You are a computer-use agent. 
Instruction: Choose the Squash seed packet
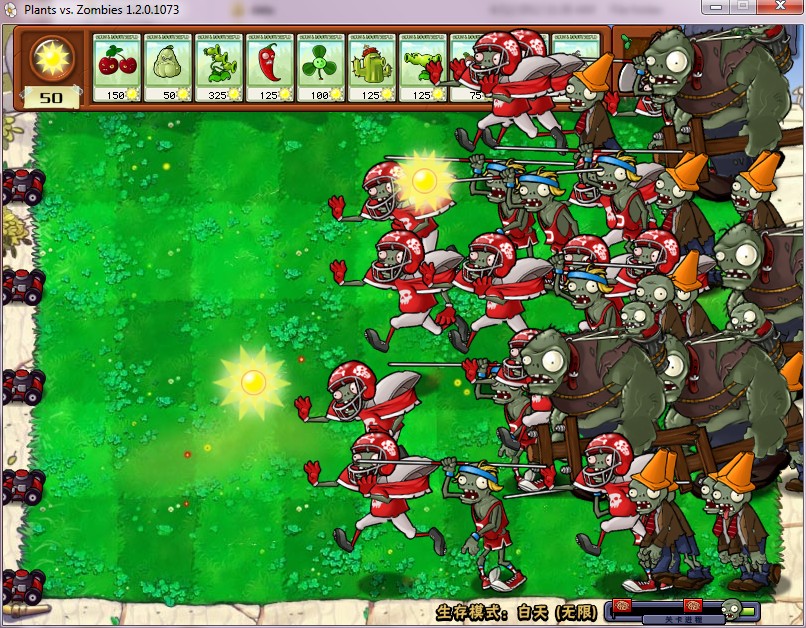[x=168, y=67]
